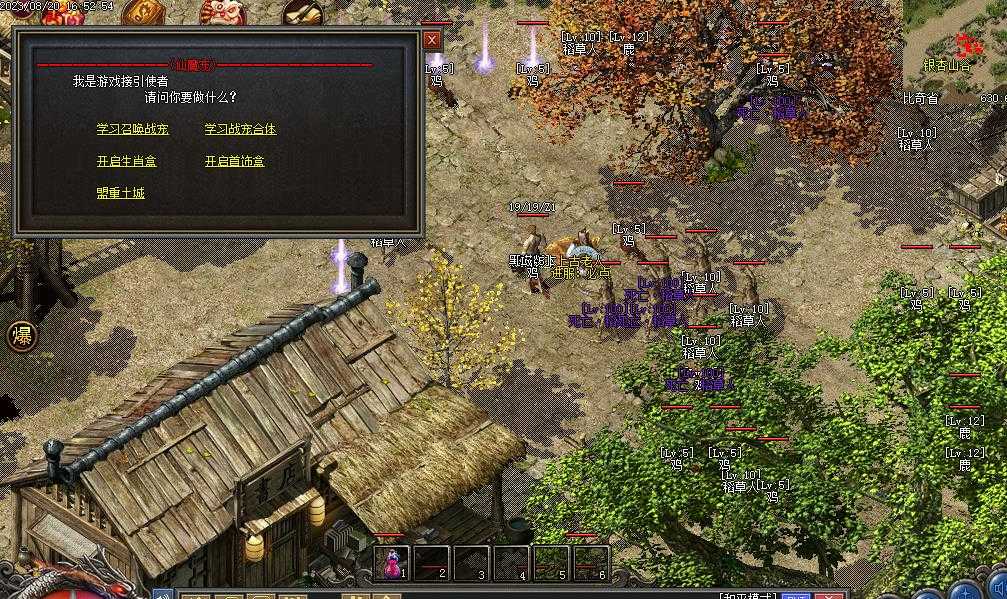Click the round 爆 button
The image size is (1007, 599).
(x=22, y=336)
